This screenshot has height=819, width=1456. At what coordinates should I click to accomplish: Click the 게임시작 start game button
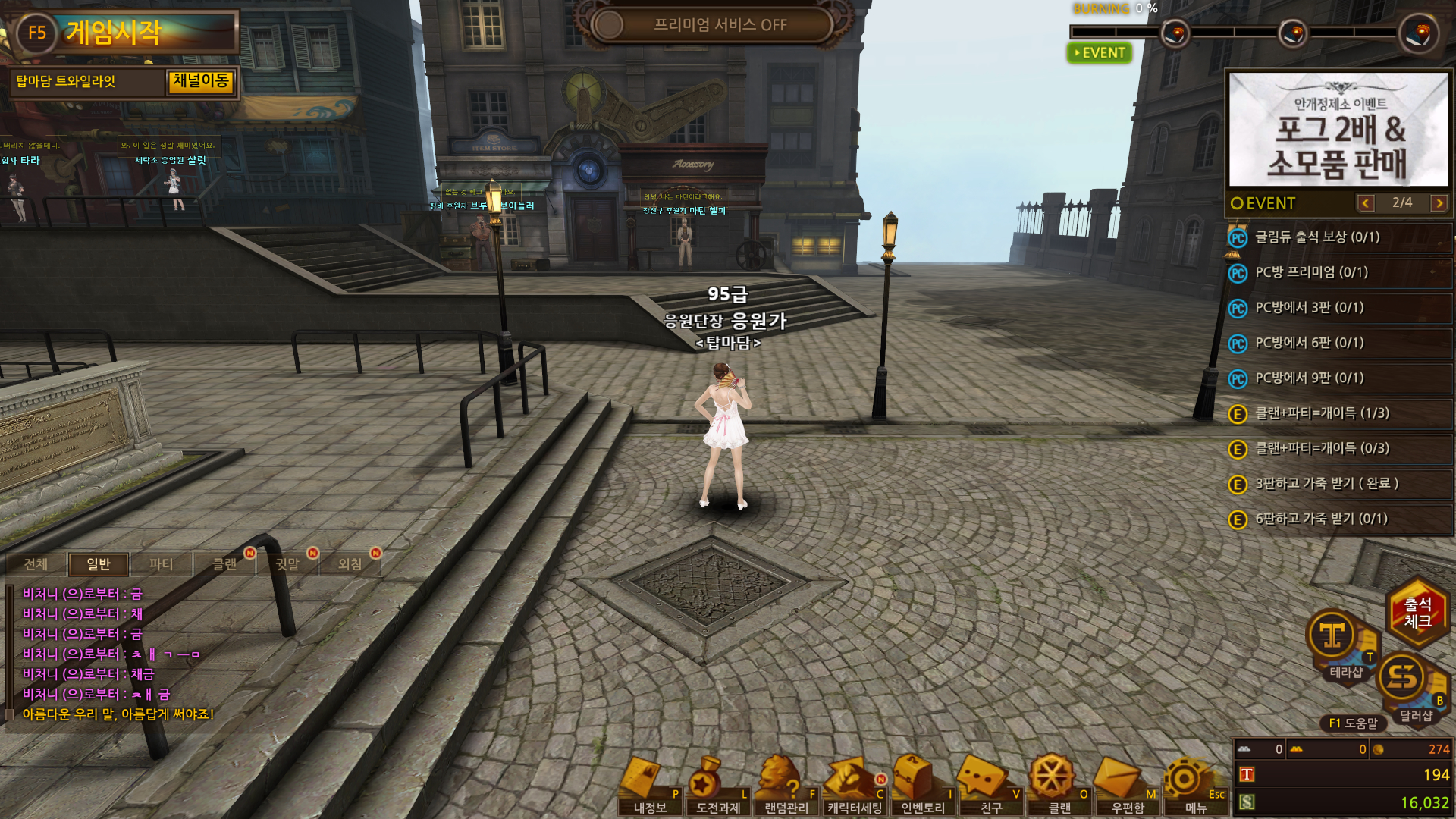point(125,32)
